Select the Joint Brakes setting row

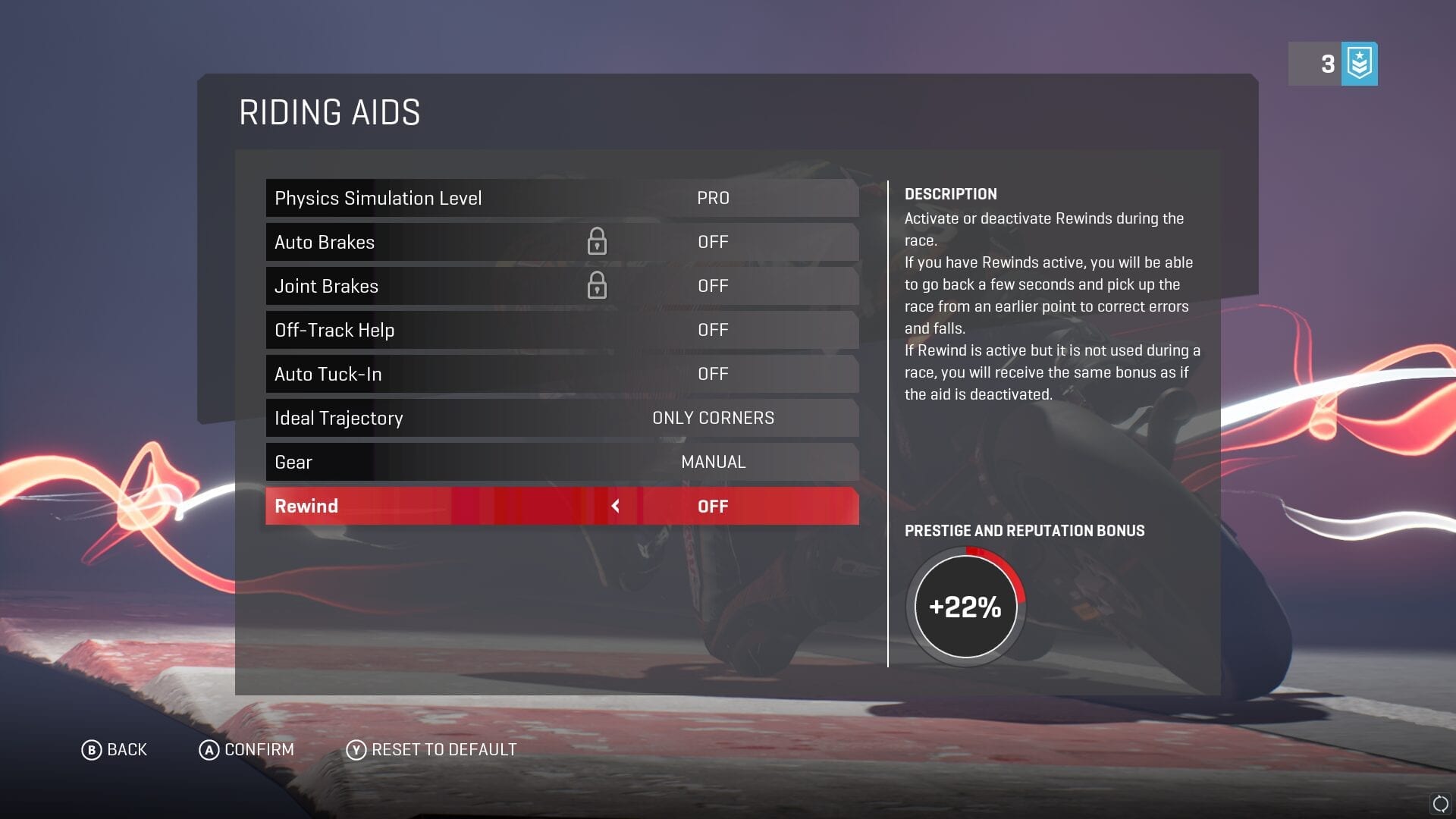coord(561,286)
